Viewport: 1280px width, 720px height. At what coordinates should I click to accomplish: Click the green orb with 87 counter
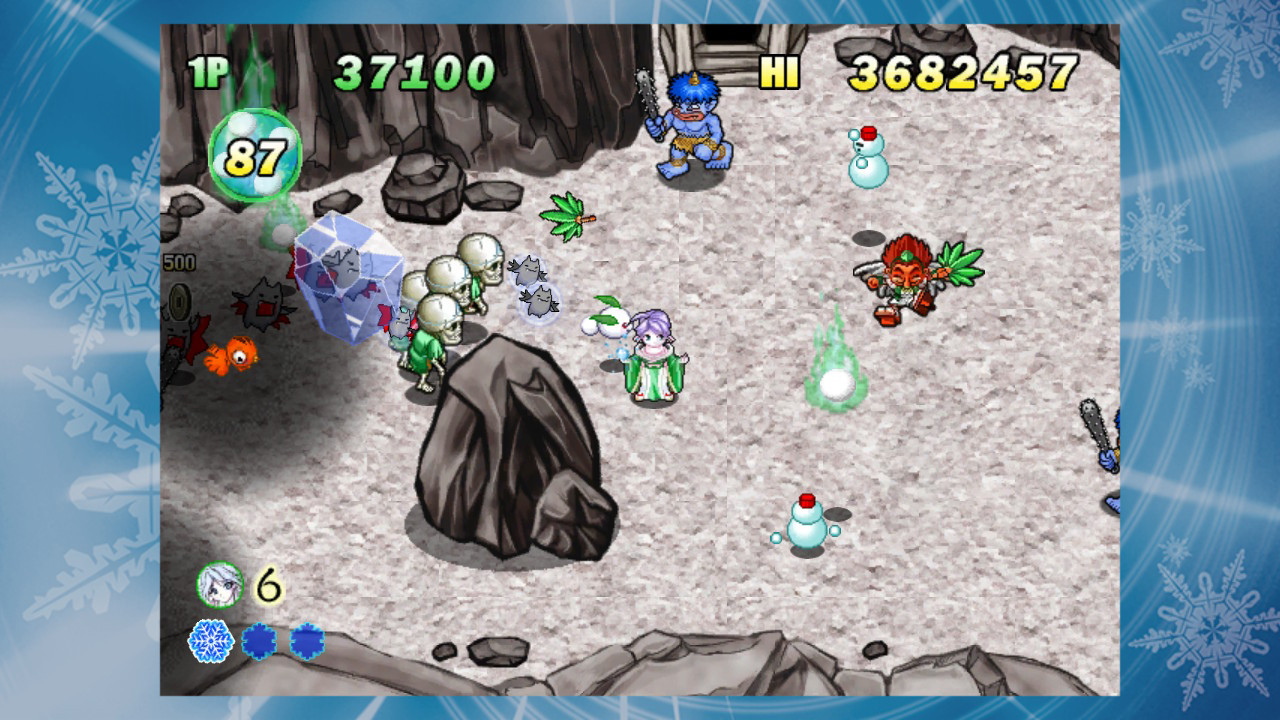pos(254,155)
